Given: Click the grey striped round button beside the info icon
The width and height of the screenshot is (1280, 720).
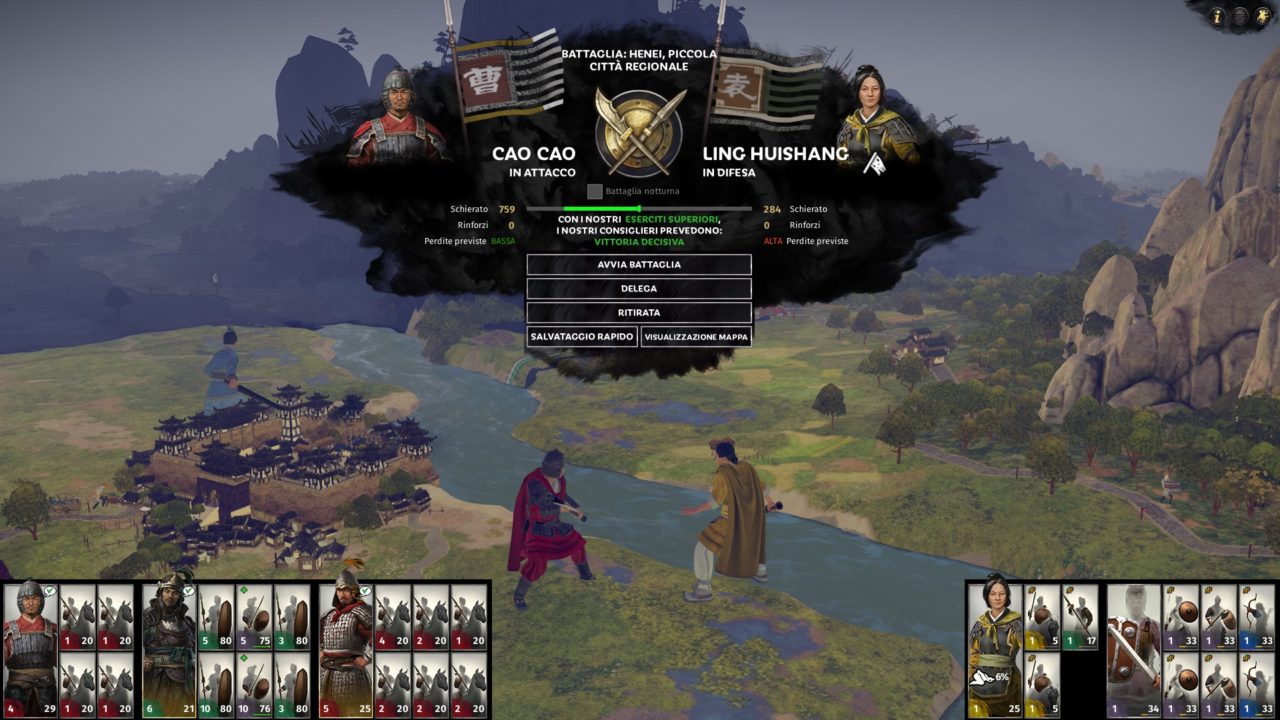Looking at the screenshot, I should (1239, 16).
